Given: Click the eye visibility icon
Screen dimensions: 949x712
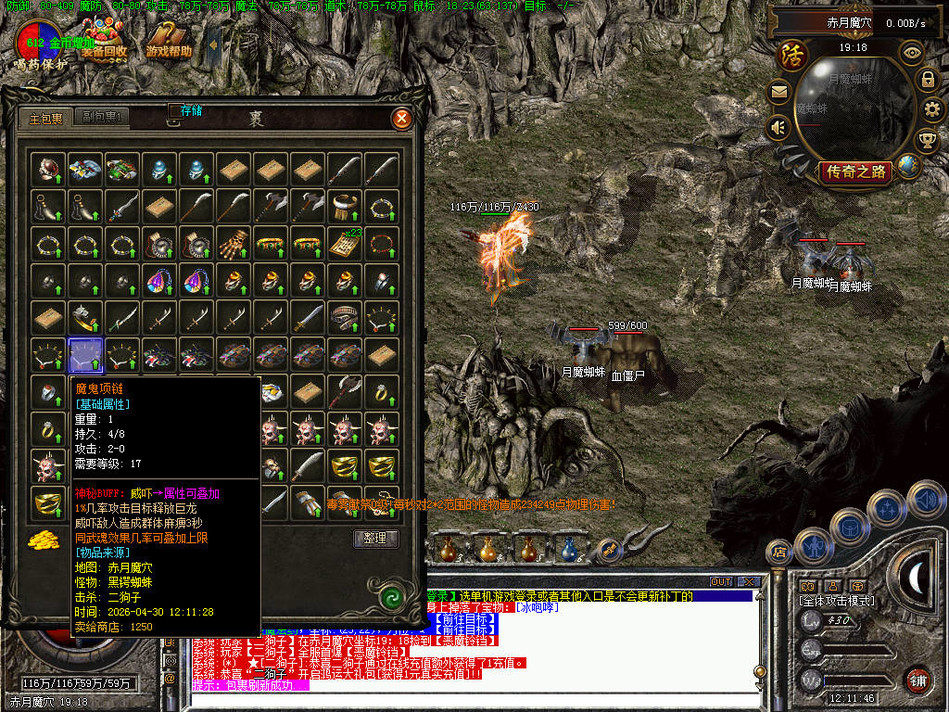Looking at the screenshot, I should coord(910,52).
